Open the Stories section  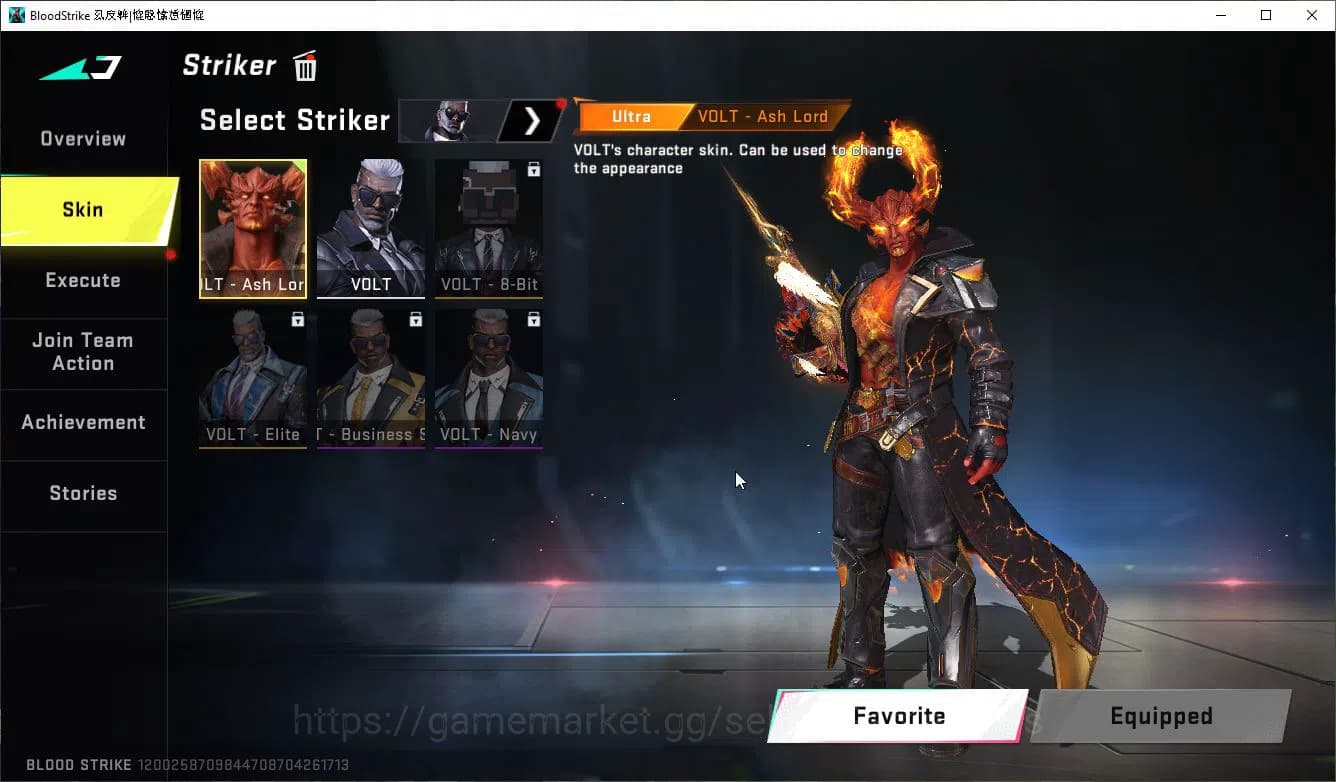tap(83, 493)
